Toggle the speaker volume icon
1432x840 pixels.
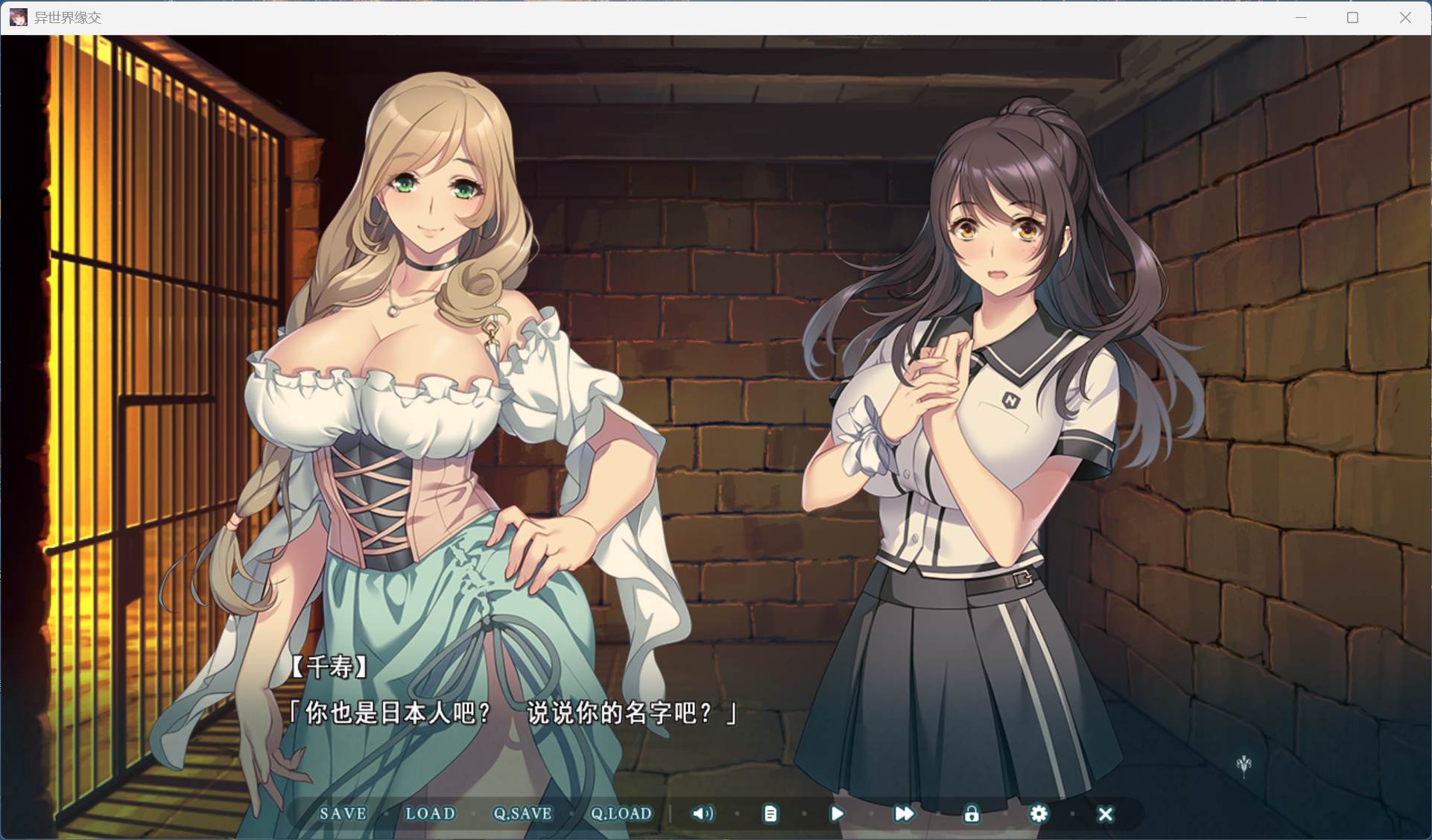(x=703, y=813)
